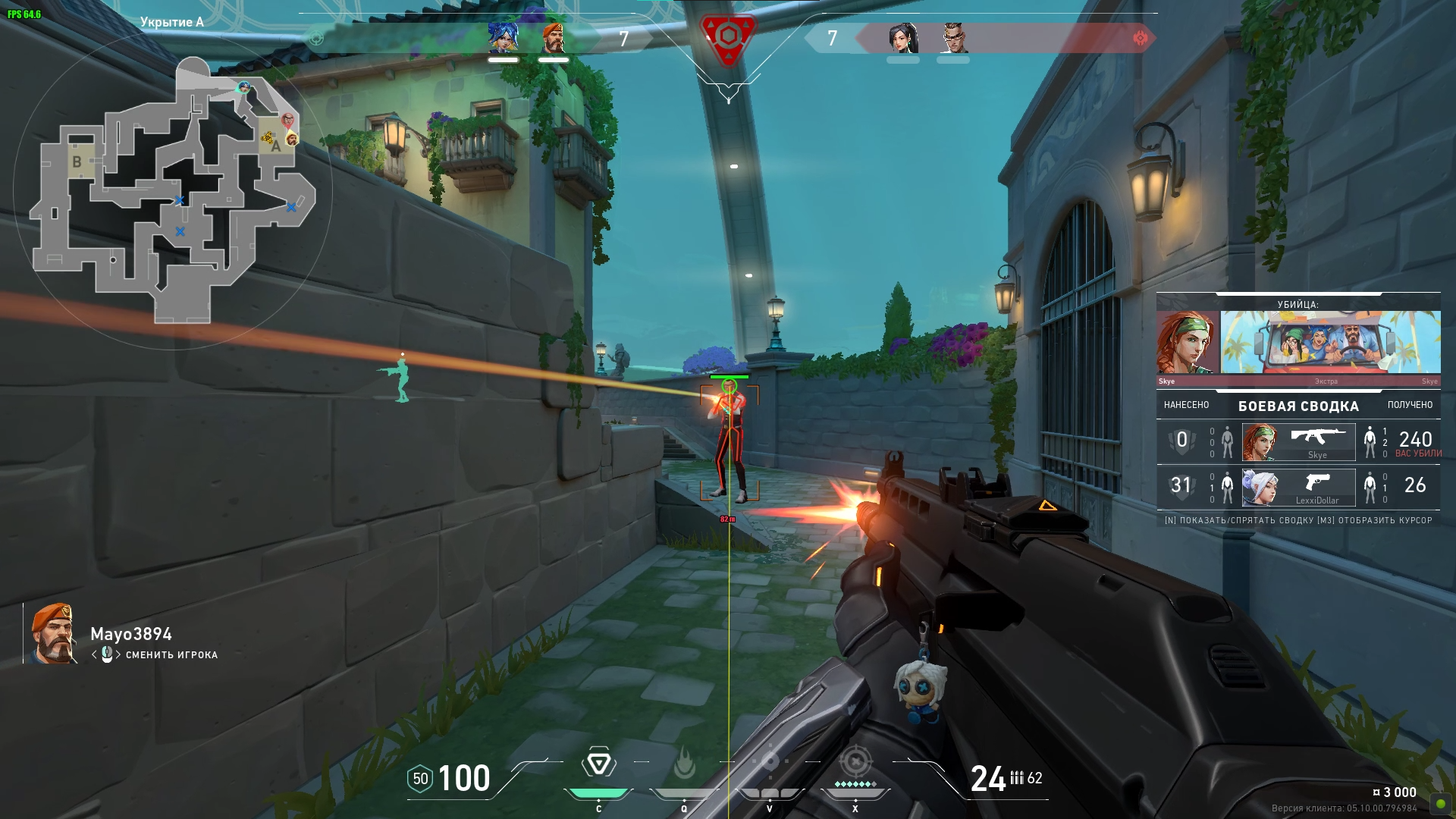
Task: Select the black-haired enemy agent's top-bar portrait
Action: (902, 38)
